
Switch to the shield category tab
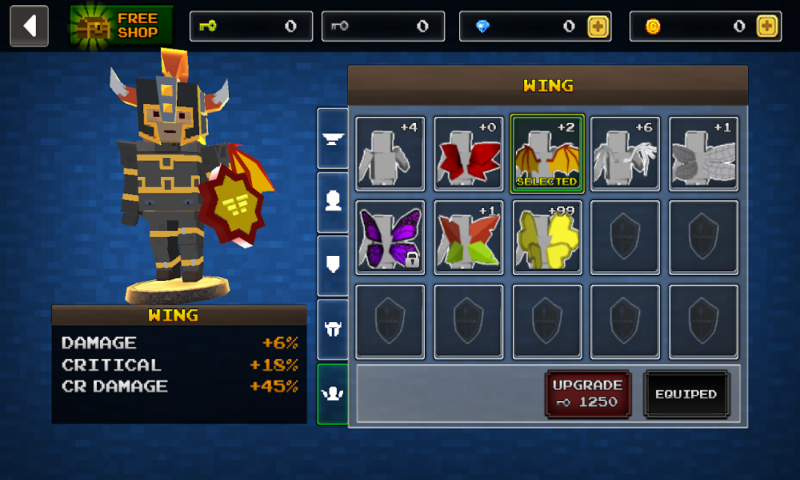(333, 265)
